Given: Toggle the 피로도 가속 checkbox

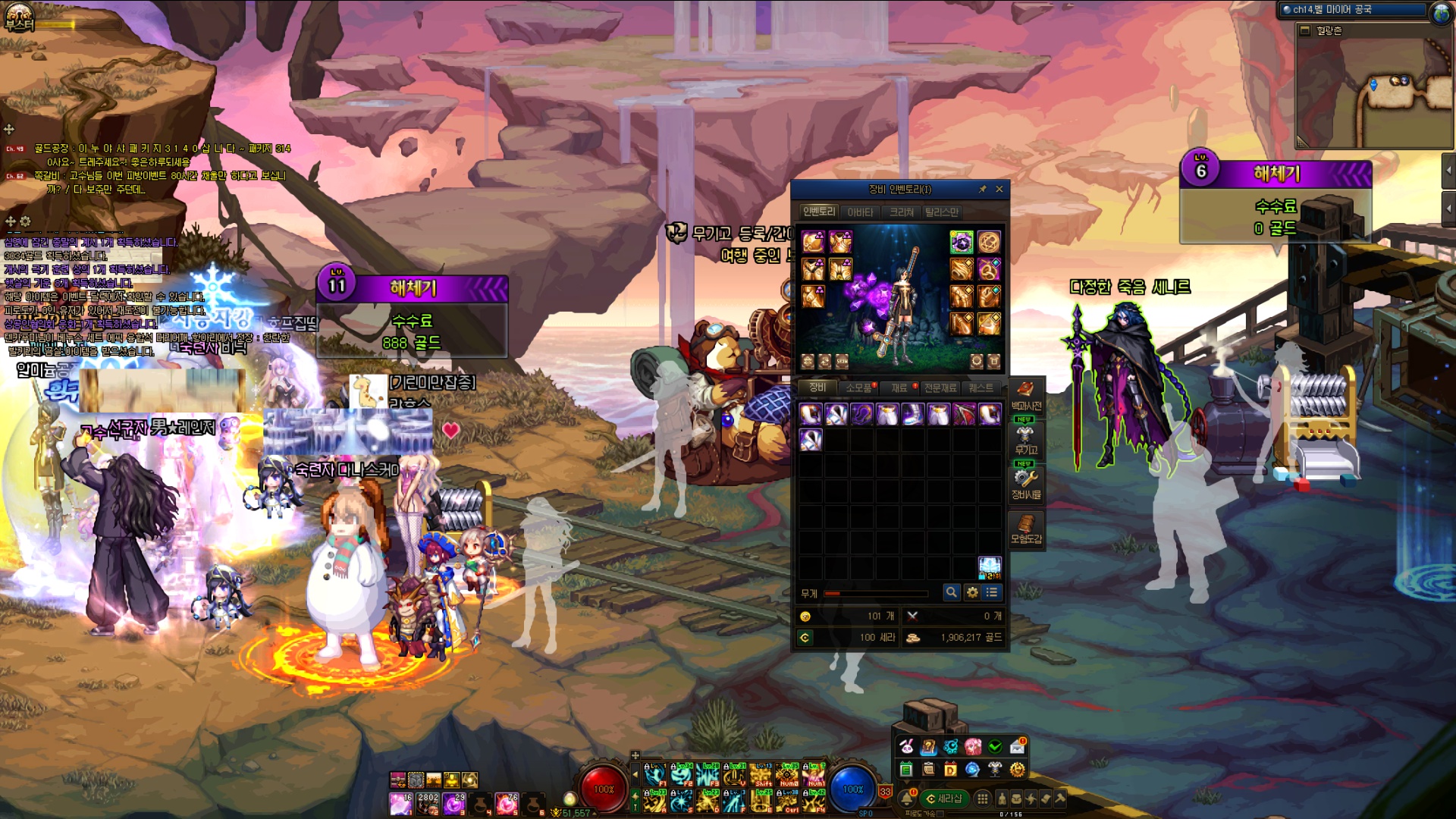Looking at the screenshot, I should tap(940, 814).
